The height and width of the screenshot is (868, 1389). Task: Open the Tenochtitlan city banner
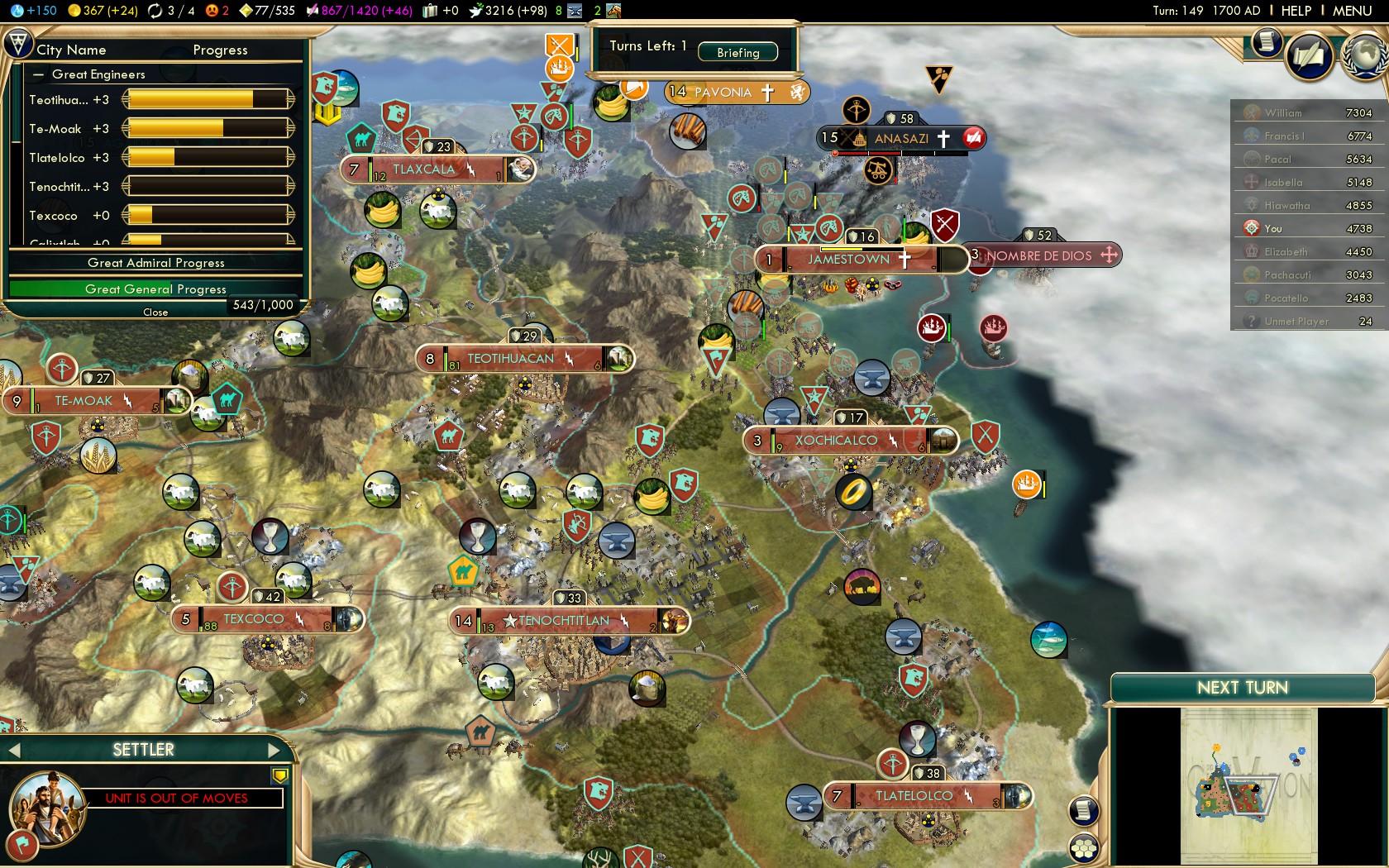click(x=564, y=621)
